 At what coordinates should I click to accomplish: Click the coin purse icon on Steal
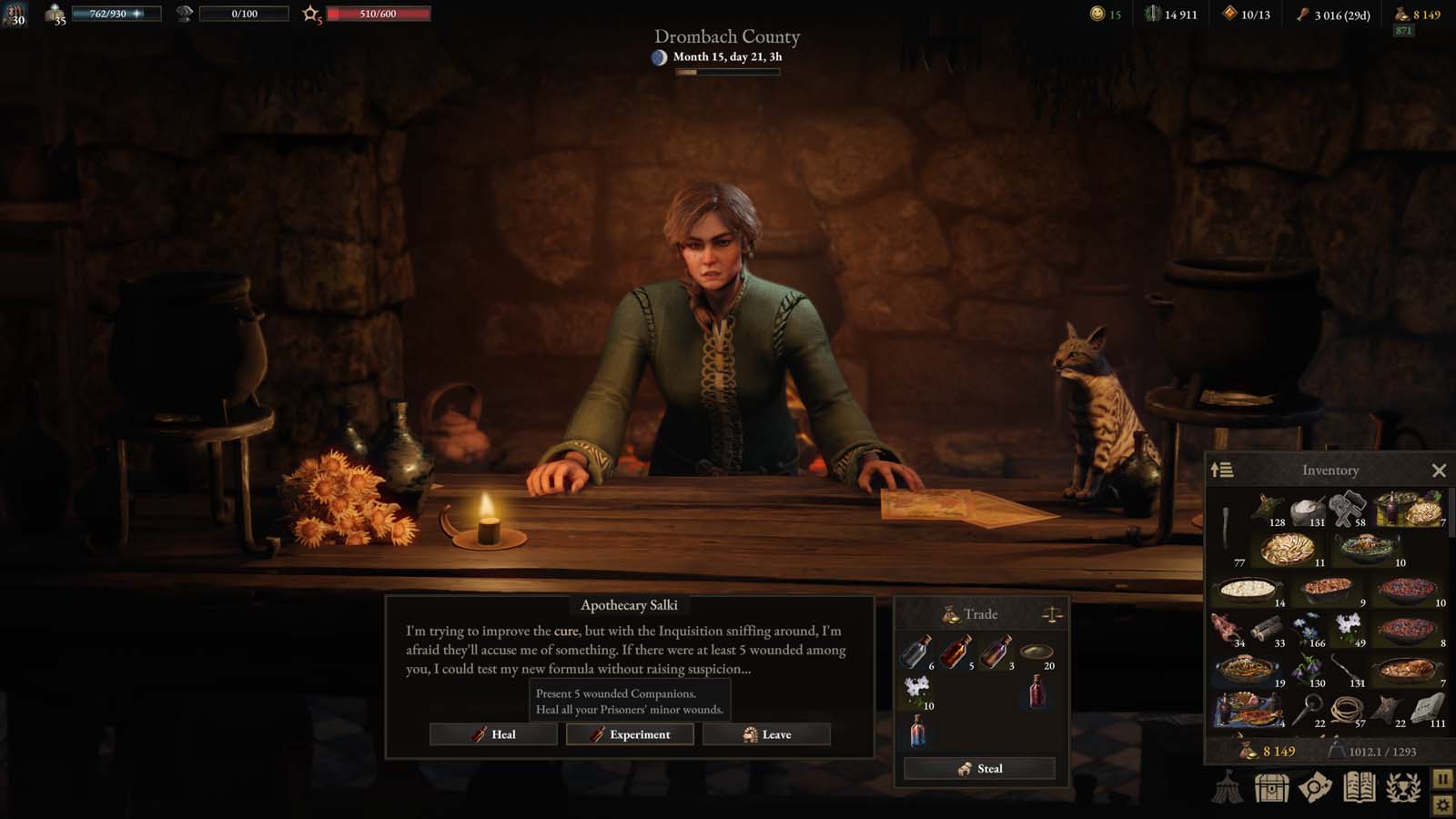pos(964,768)
